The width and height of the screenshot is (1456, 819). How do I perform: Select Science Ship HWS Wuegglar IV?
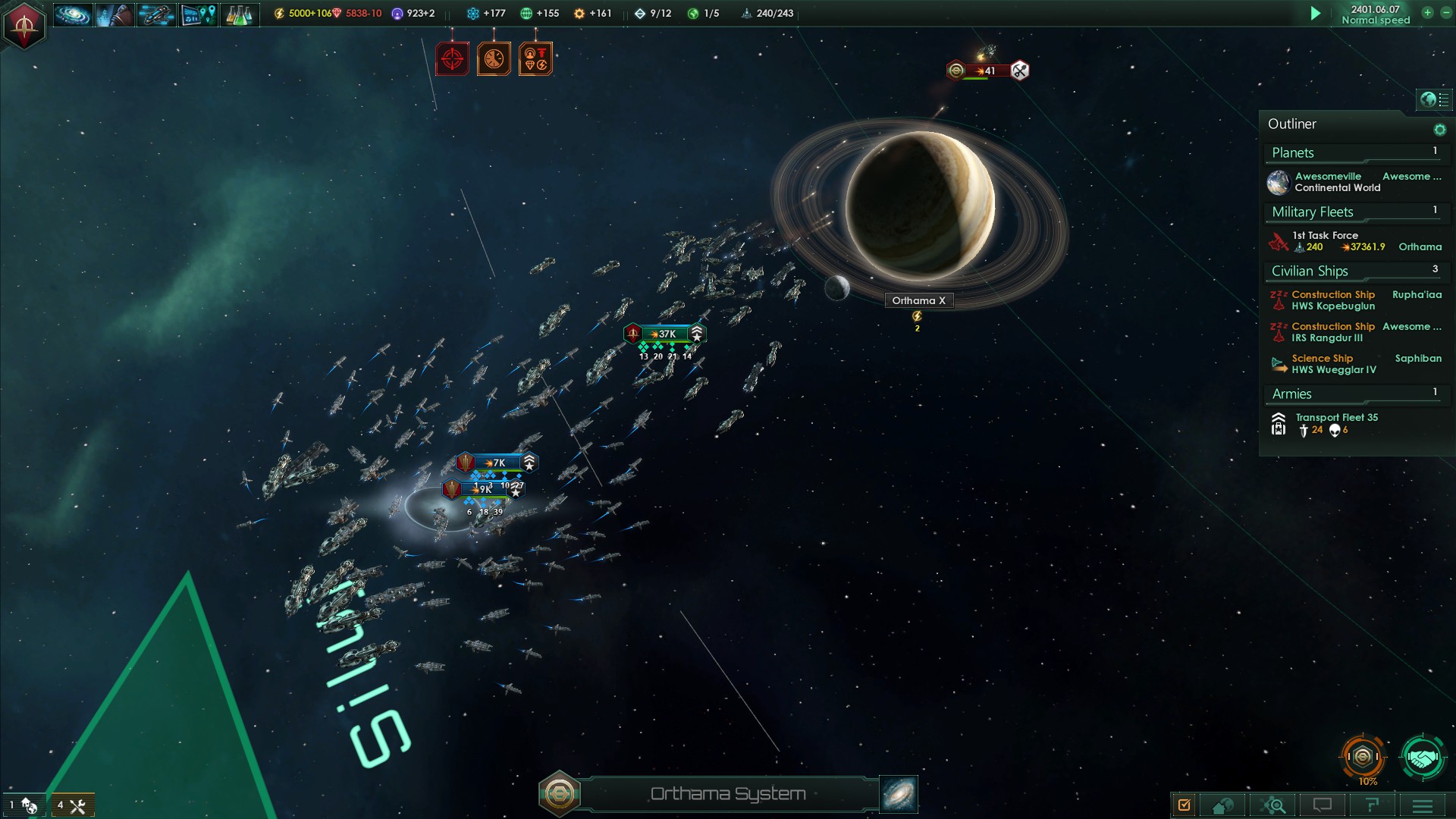click(x=1335, y=364)
